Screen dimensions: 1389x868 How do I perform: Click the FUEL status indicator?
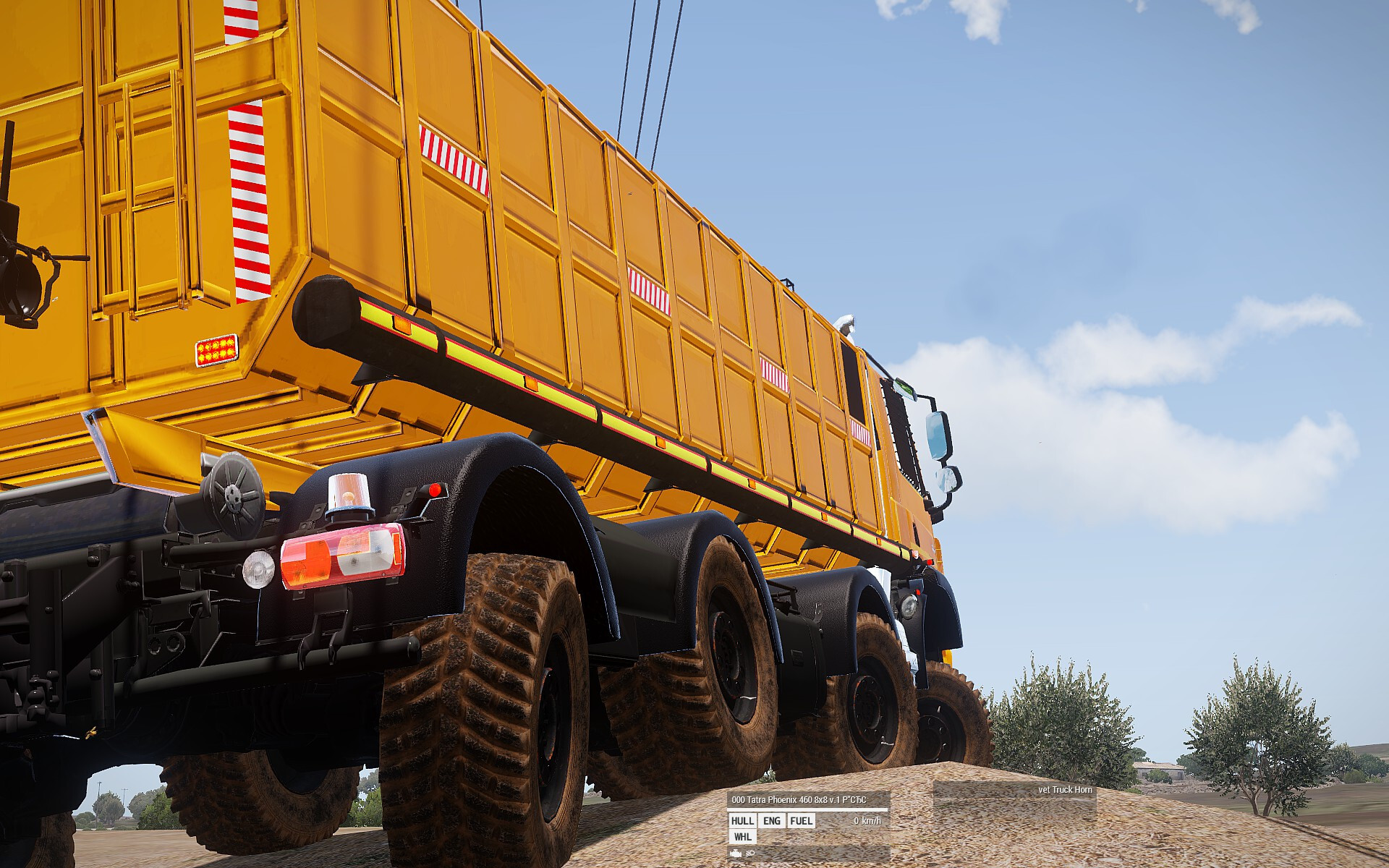801,820
